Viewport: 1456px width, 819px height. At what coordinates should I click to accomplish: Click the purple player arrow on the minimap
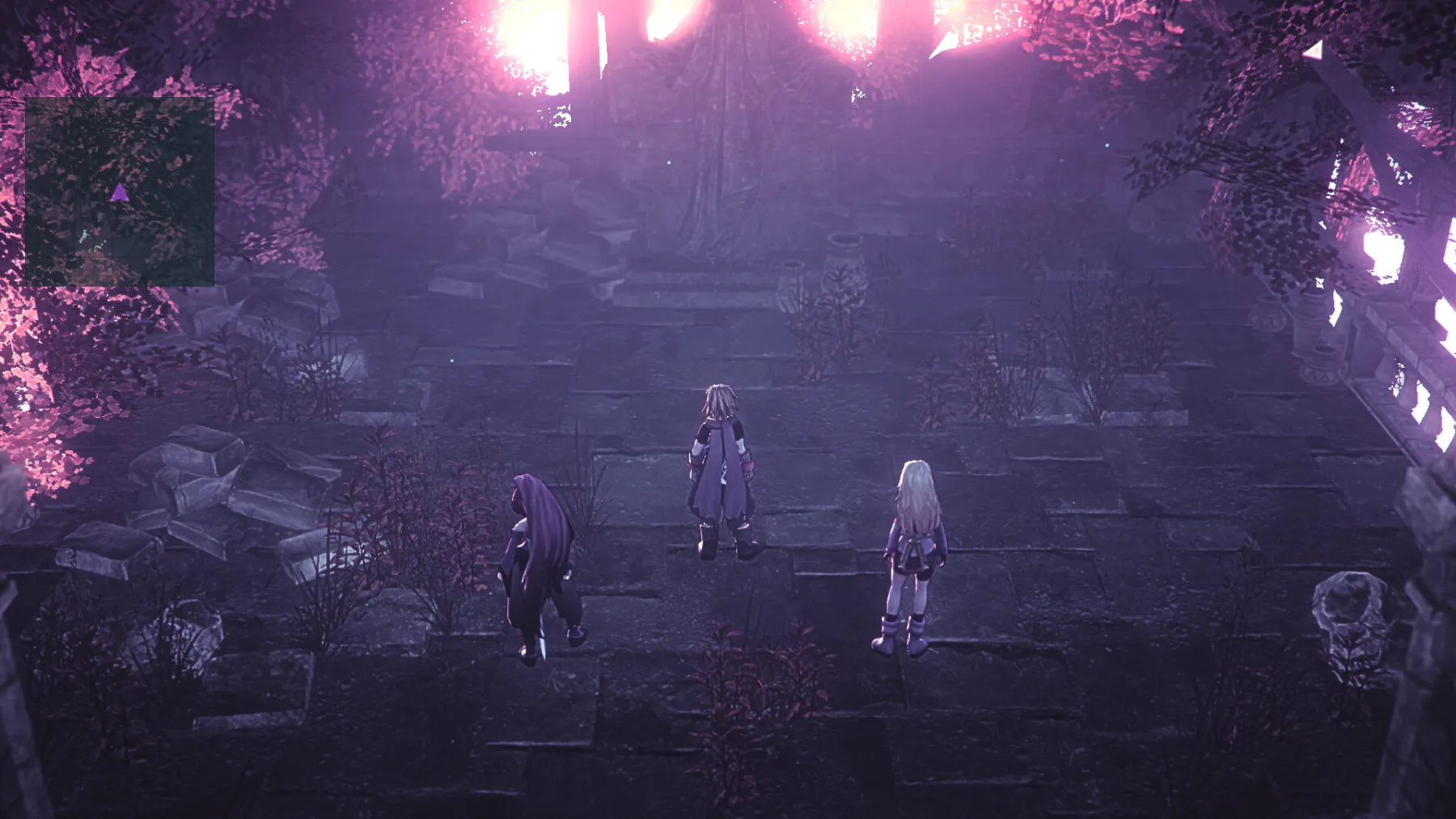[x=120, y=192]
